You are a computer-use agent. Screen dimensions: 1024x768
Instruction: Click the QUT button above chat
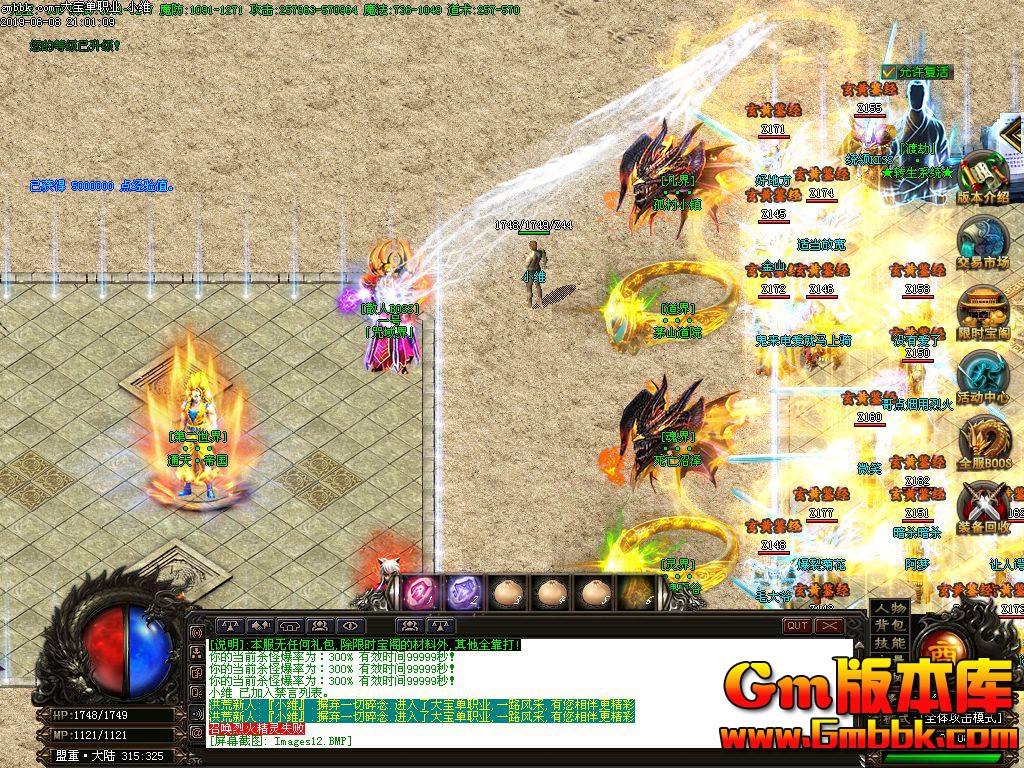point(797,626)
